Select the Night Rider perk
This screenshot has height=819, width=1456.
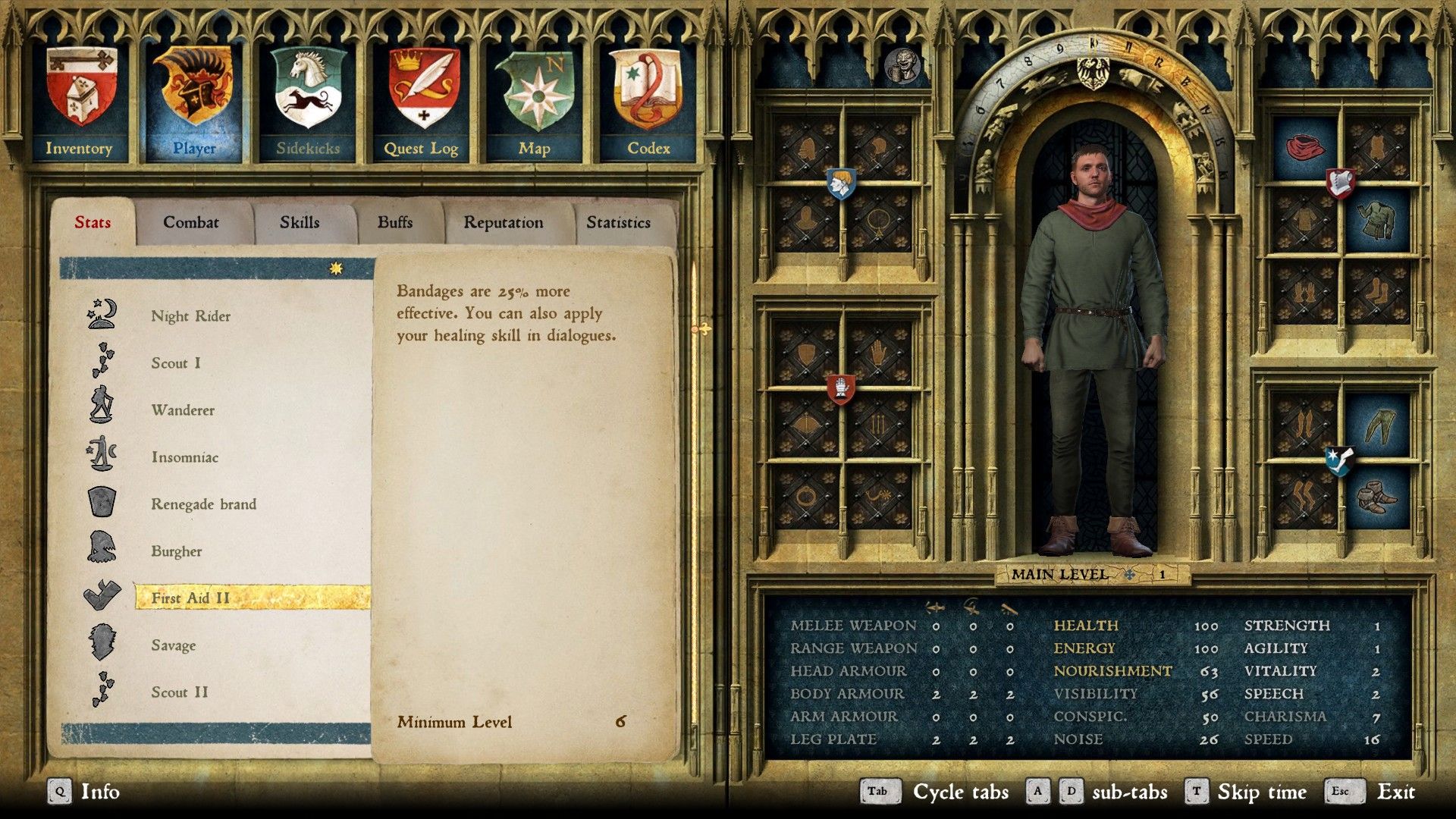(190, 316)
